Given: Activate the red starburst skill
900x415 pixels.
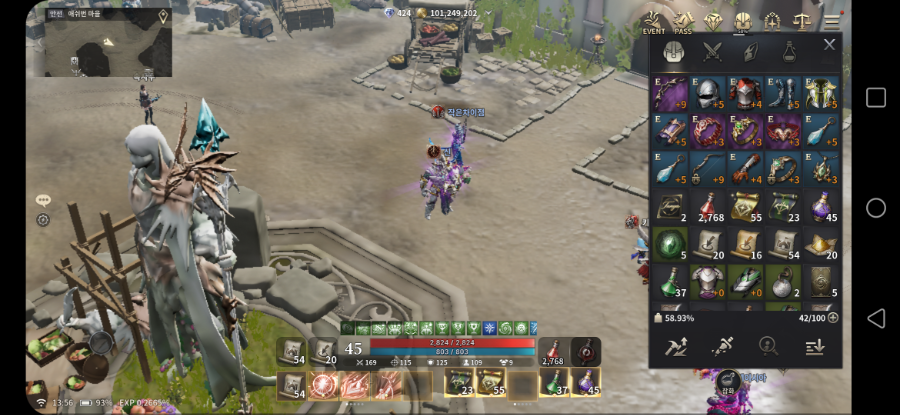Looking at the screenshot, I should coord(323,384).
